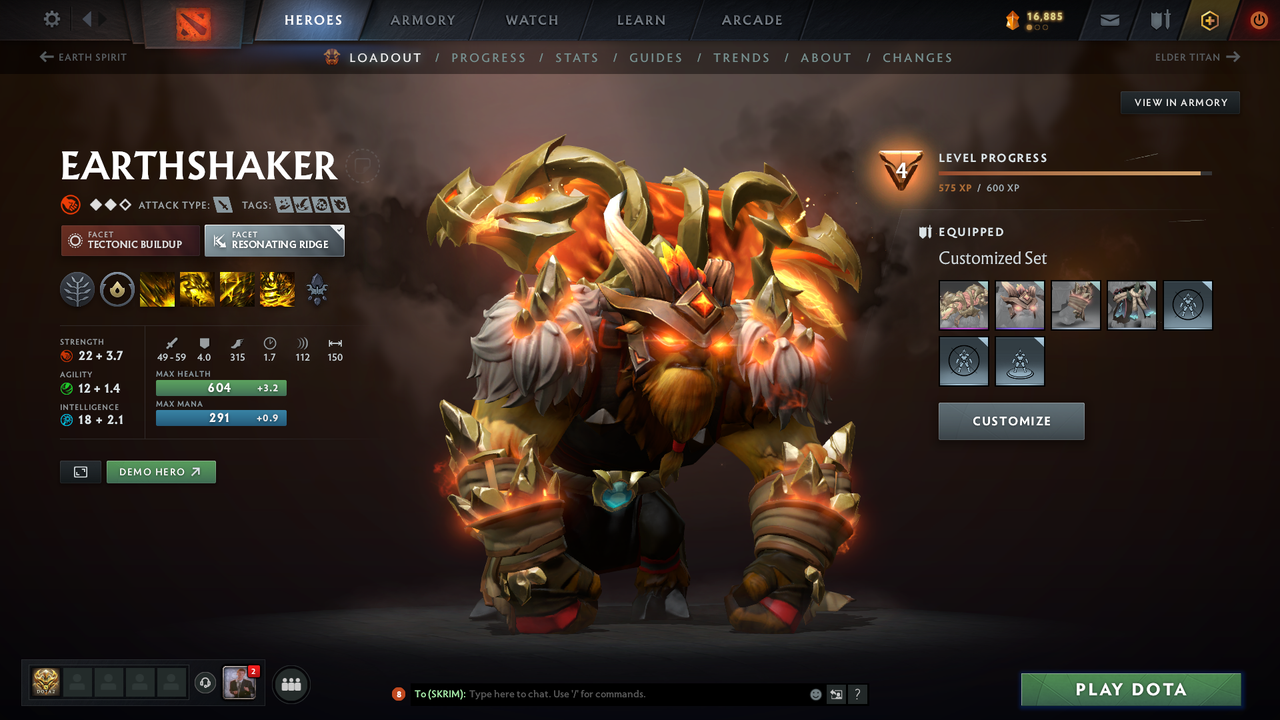
Task: Switch to the Armory tab
Action: (423, 20)
